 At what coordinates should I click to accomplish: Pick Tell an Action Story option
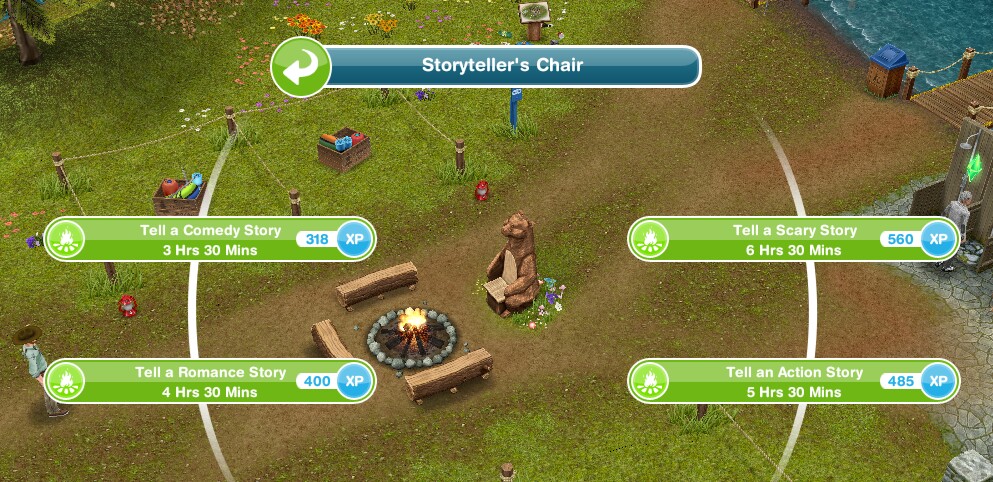[794, 381]
